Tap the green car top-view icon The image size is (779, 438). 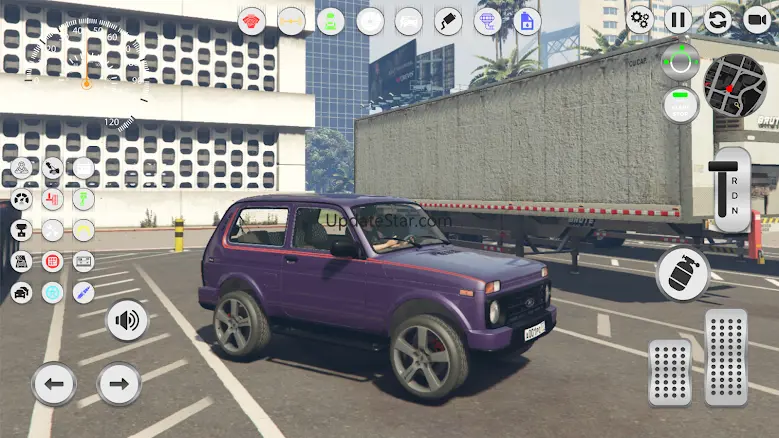point(330,21)
